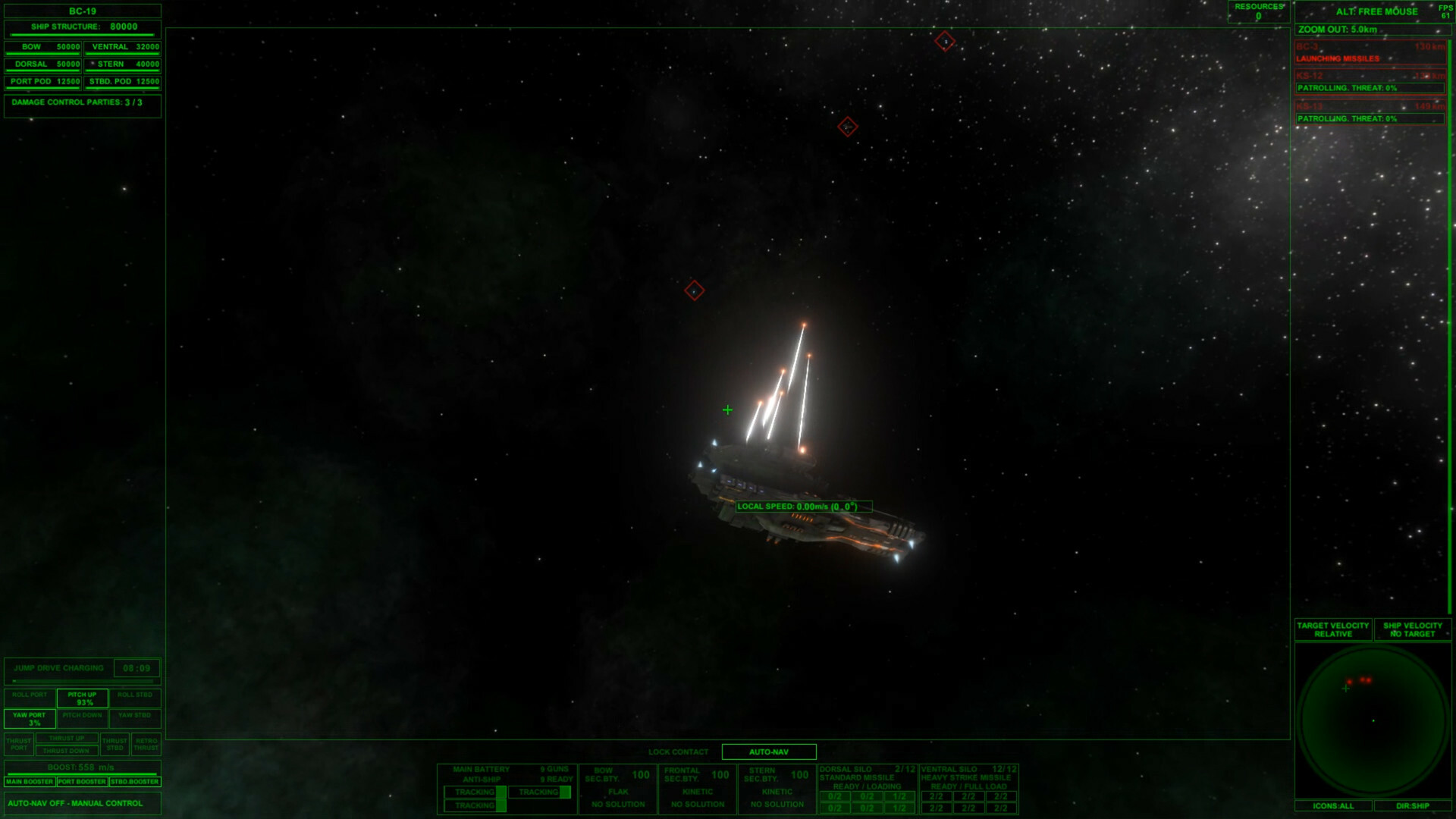The width and height of the screenshot is (1456, 819).
Task: Activate the THRUST PORT control pad
Action: 19,745
